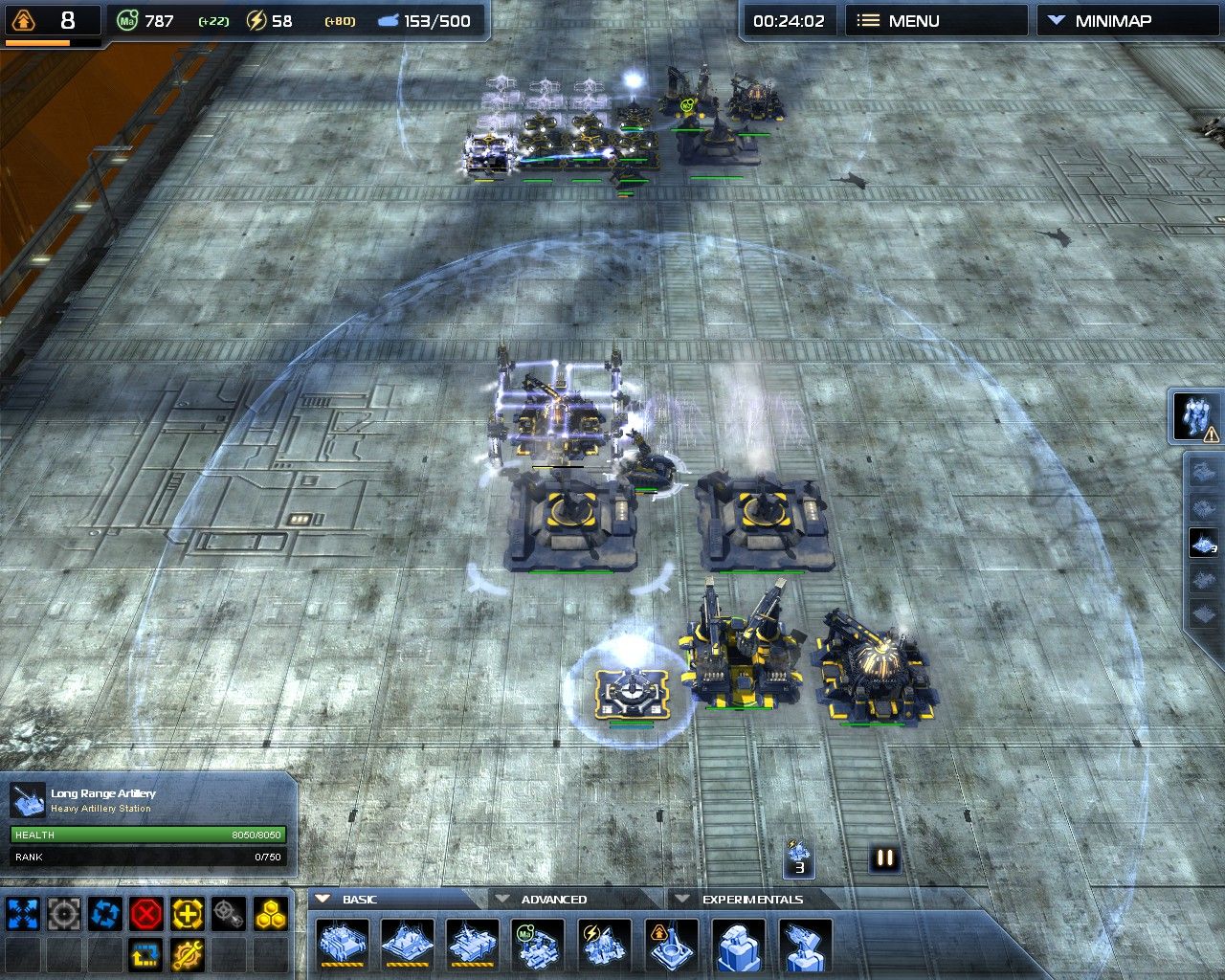Pause construction with the pause button
This screenshot has height=980, width=1225.
click(885, 858)
